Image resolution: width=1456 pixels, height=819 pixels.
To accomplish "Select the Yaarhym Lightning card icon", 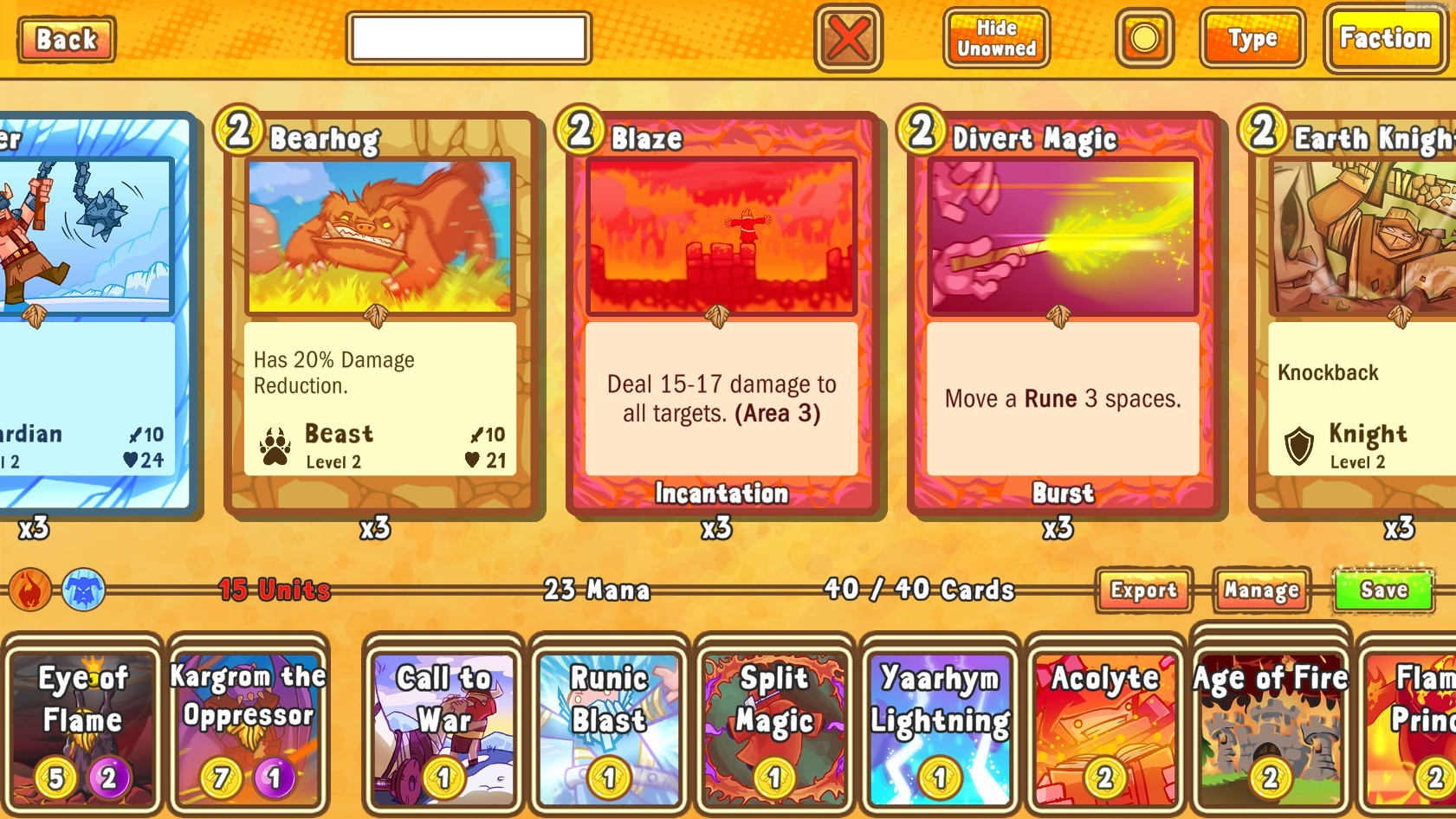I will point(940,725).
